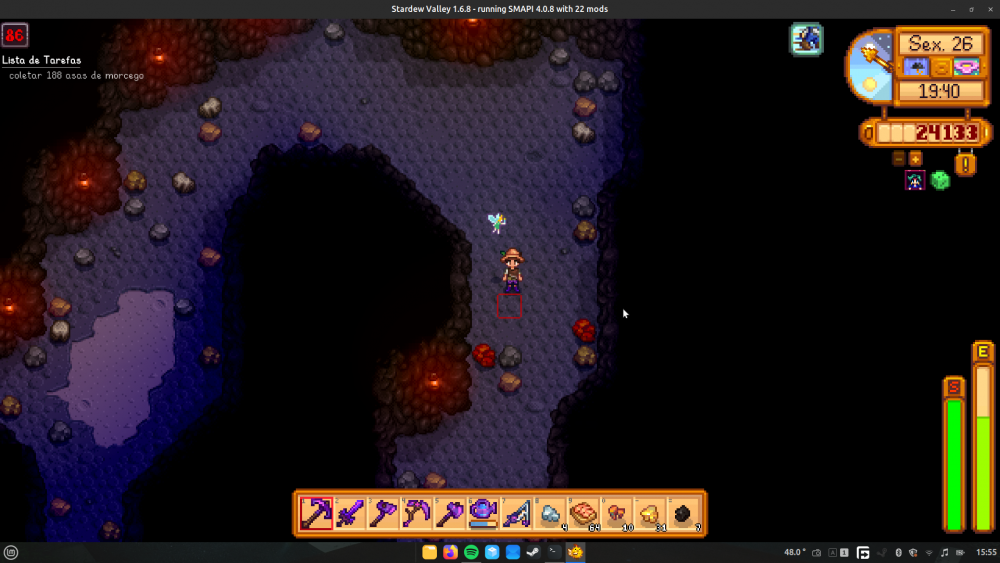The height and width of the screenshot is (563, 1000).
Task: Click the speed buff icon with running figure
Action: (807, 39)
